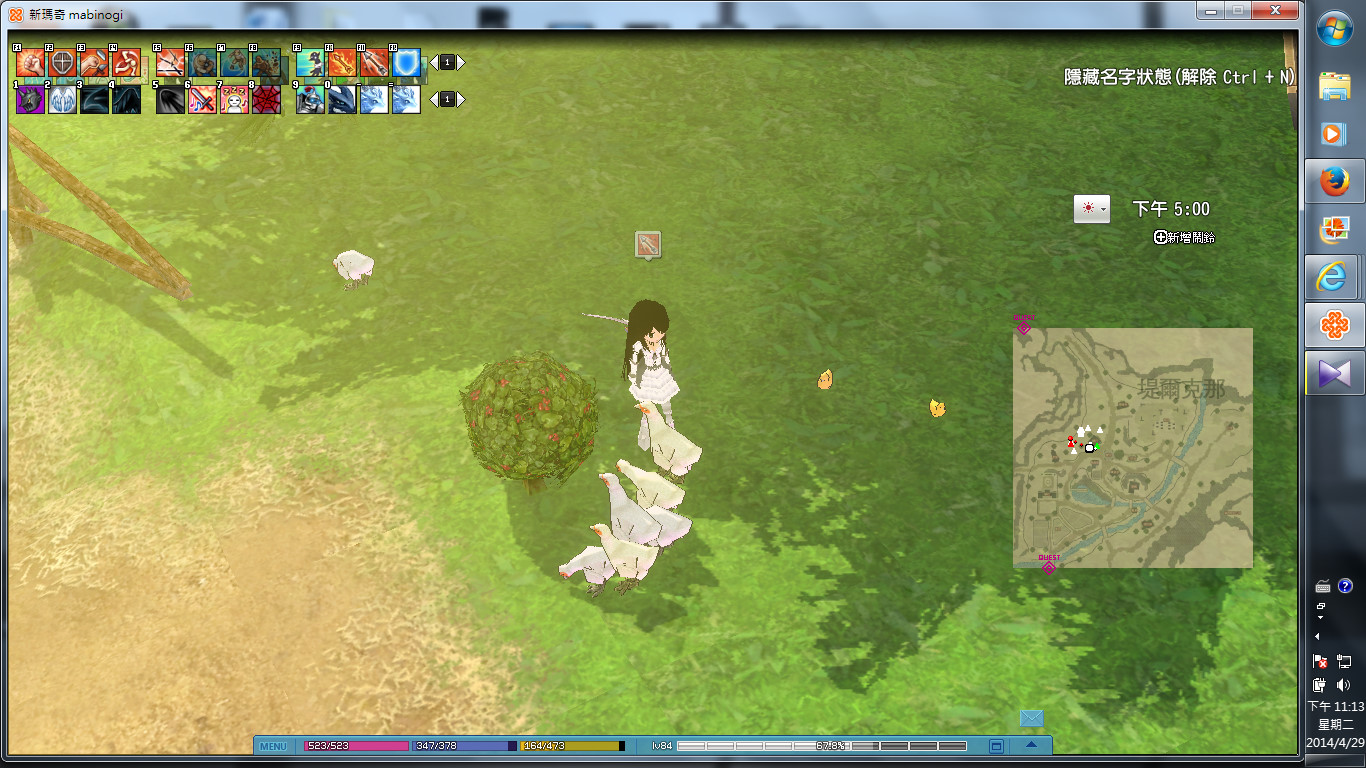Screen dimensions: 1366x768
Task: Use the crossed swords skill on F5
Action: click(170, 64)
